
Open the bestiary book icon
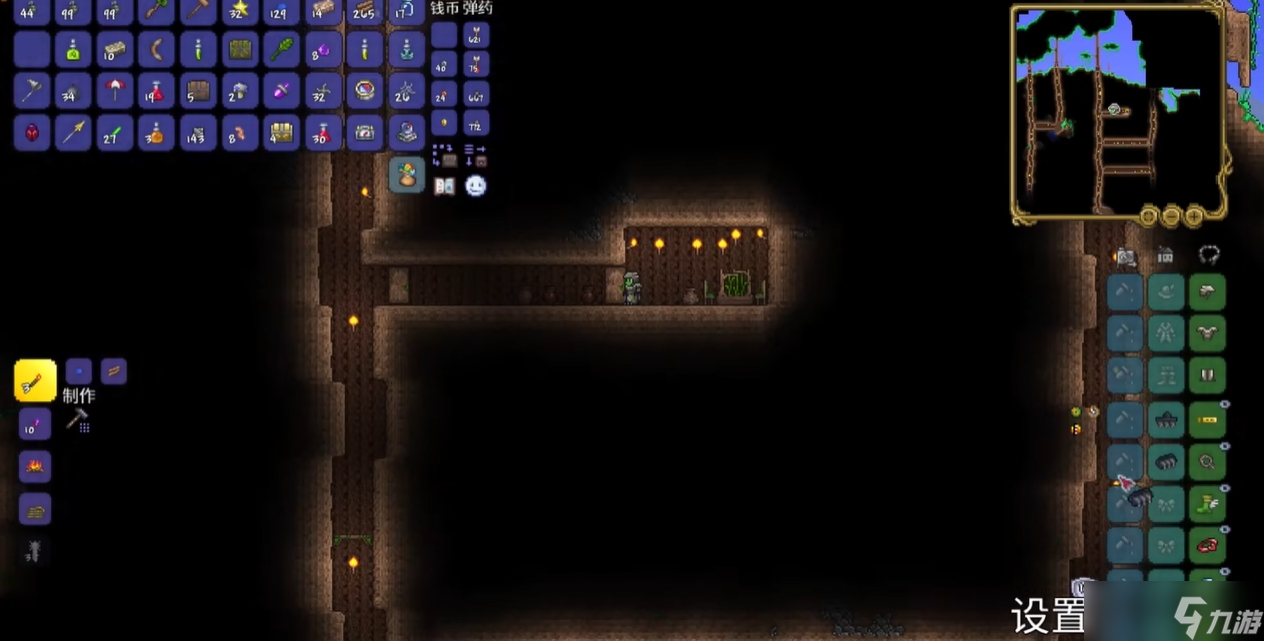pyautogui.click(x=444, y=186)
